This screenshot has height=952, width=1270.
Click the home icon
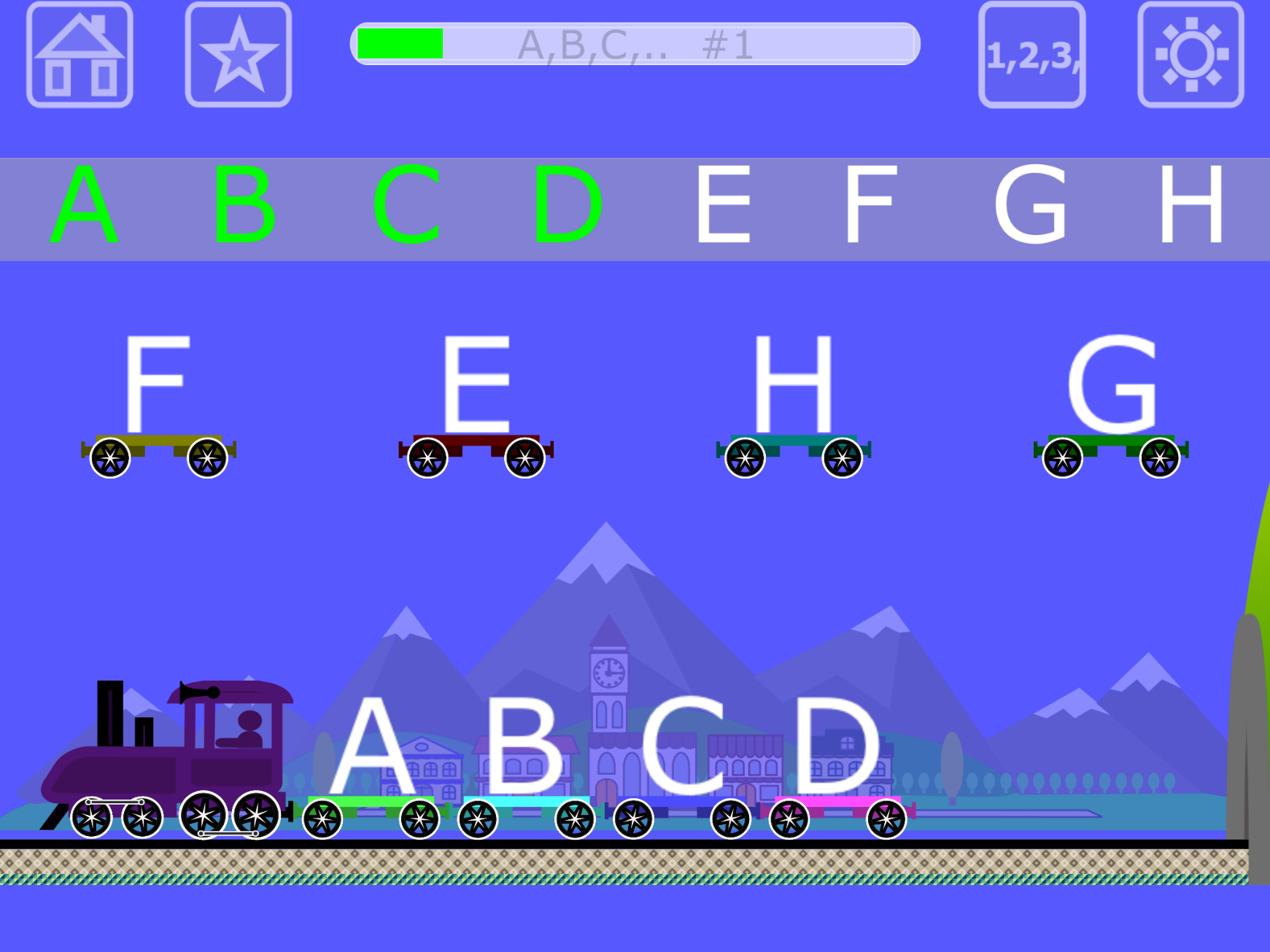click(80, 55)
